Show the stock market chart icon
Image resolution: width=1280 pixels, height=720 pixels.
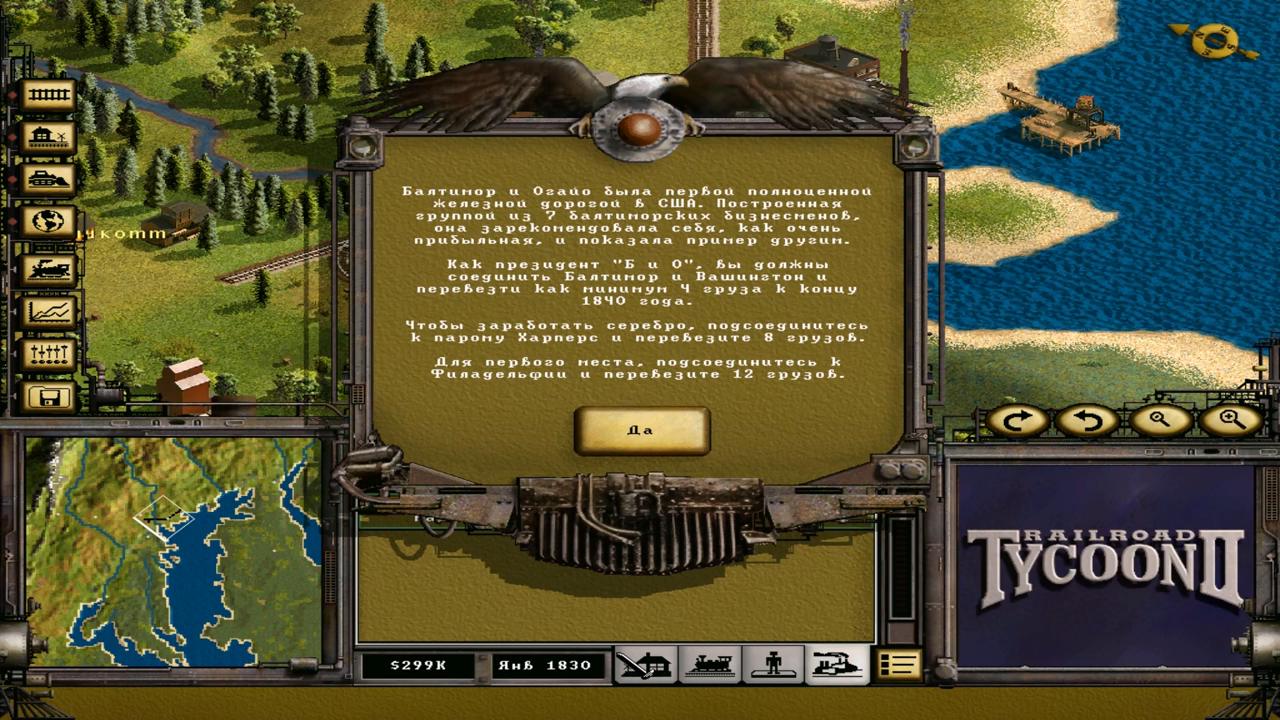coord(48,312)
